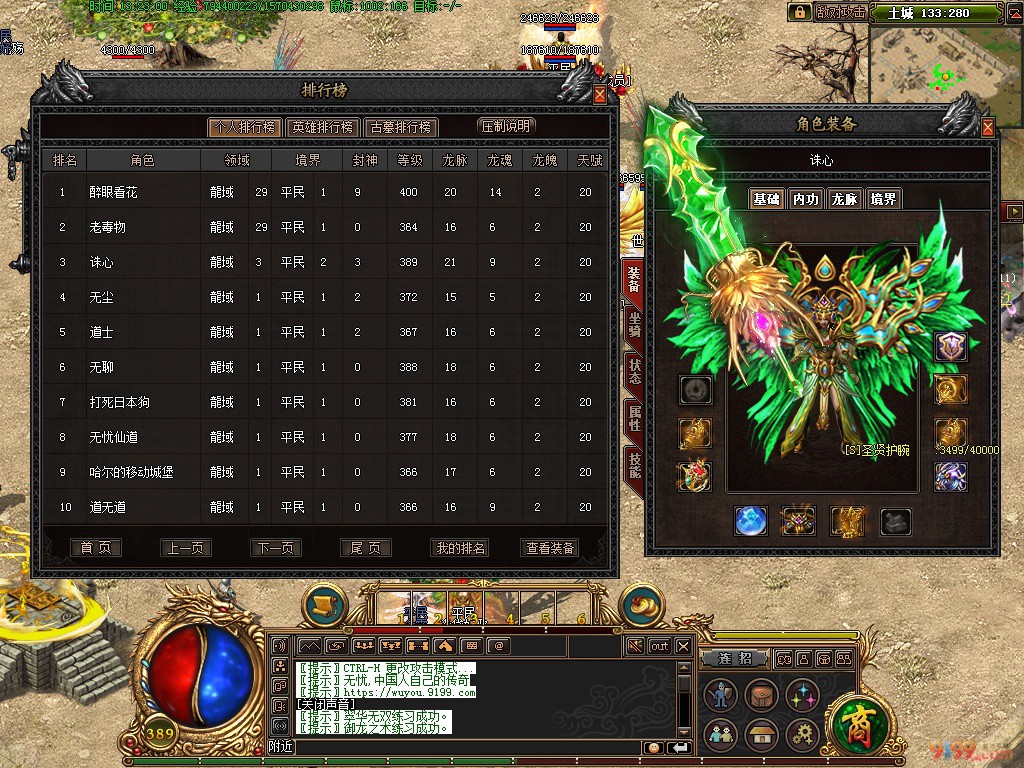Open the 压制说明 explanation
The width and height of the screenshot is (1024, 768).
[506, 126]
